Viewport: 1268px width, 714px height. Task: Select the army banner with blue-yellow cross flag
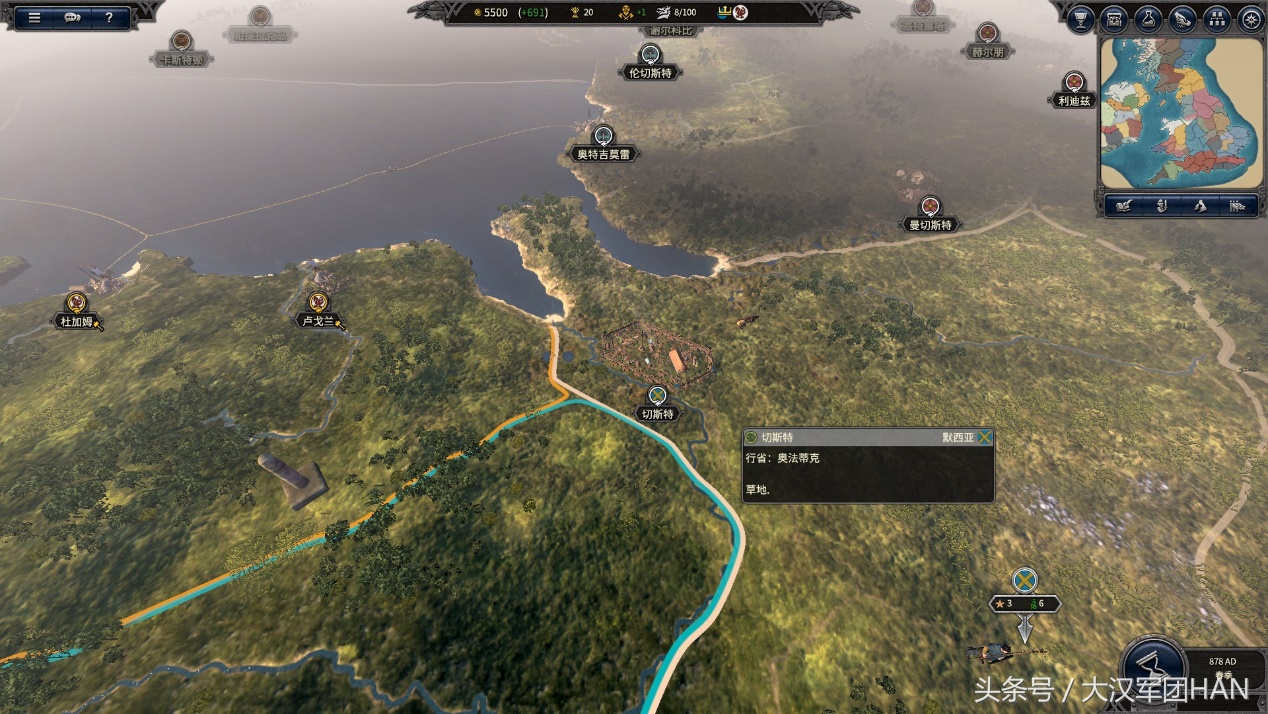pos(1024,580)
